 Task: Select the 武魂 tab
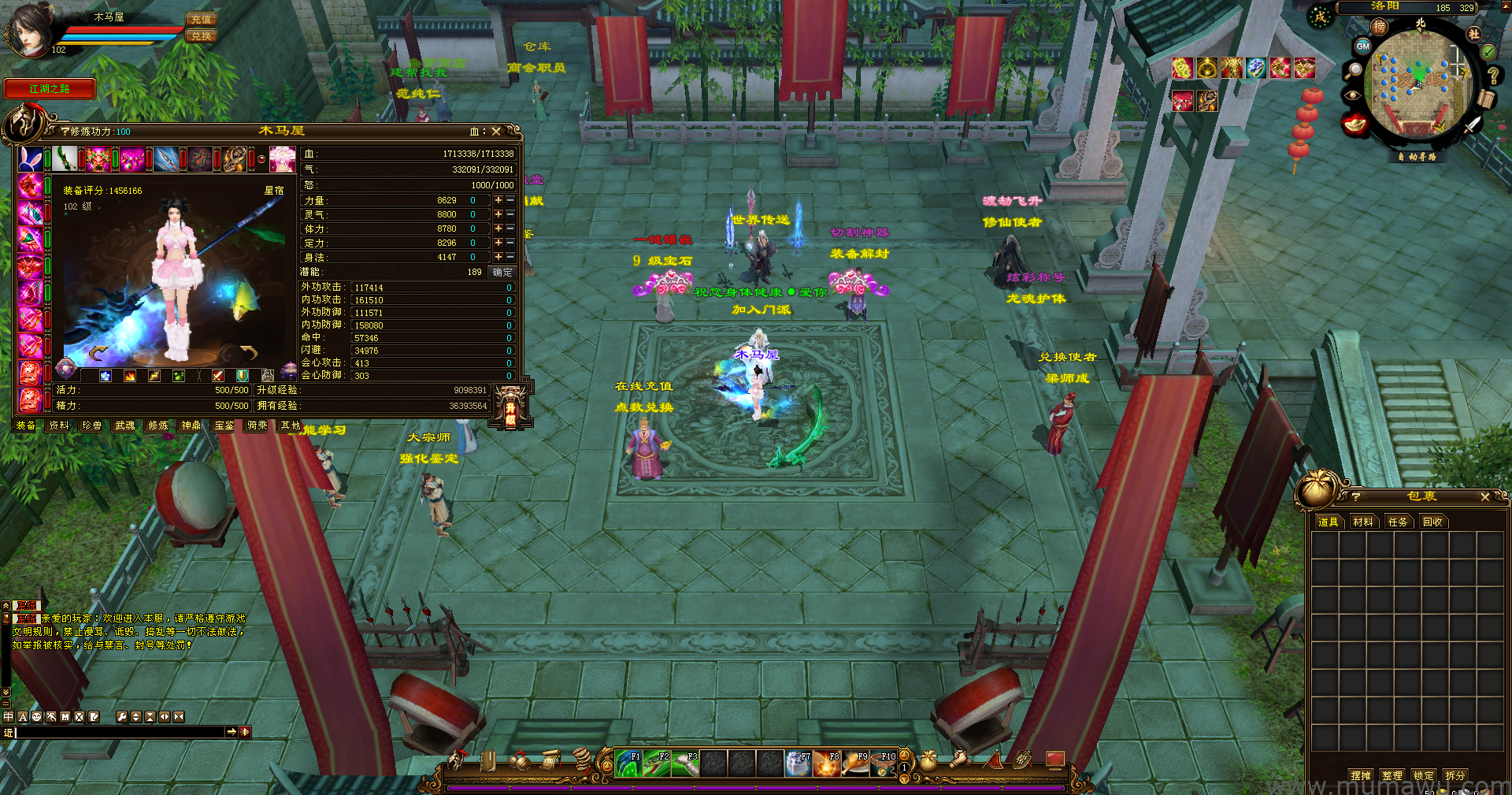pos(125,425)
